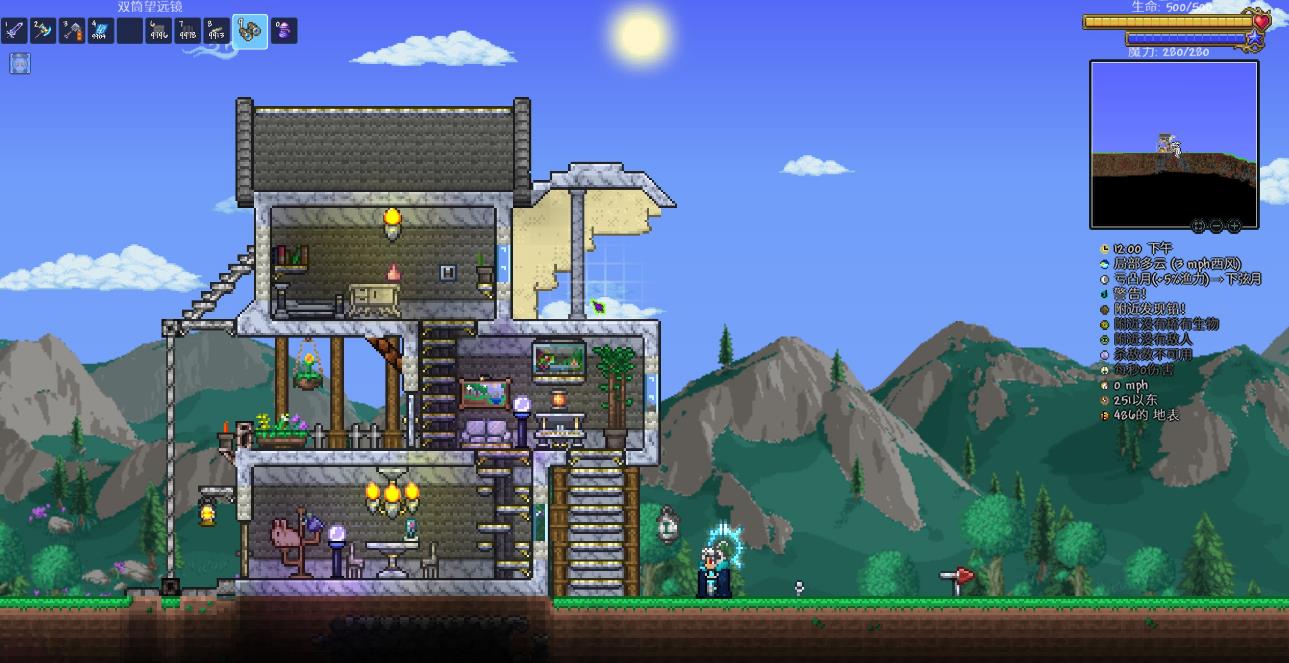Click the minimap's zoom-in plus button

point(1234,226)
